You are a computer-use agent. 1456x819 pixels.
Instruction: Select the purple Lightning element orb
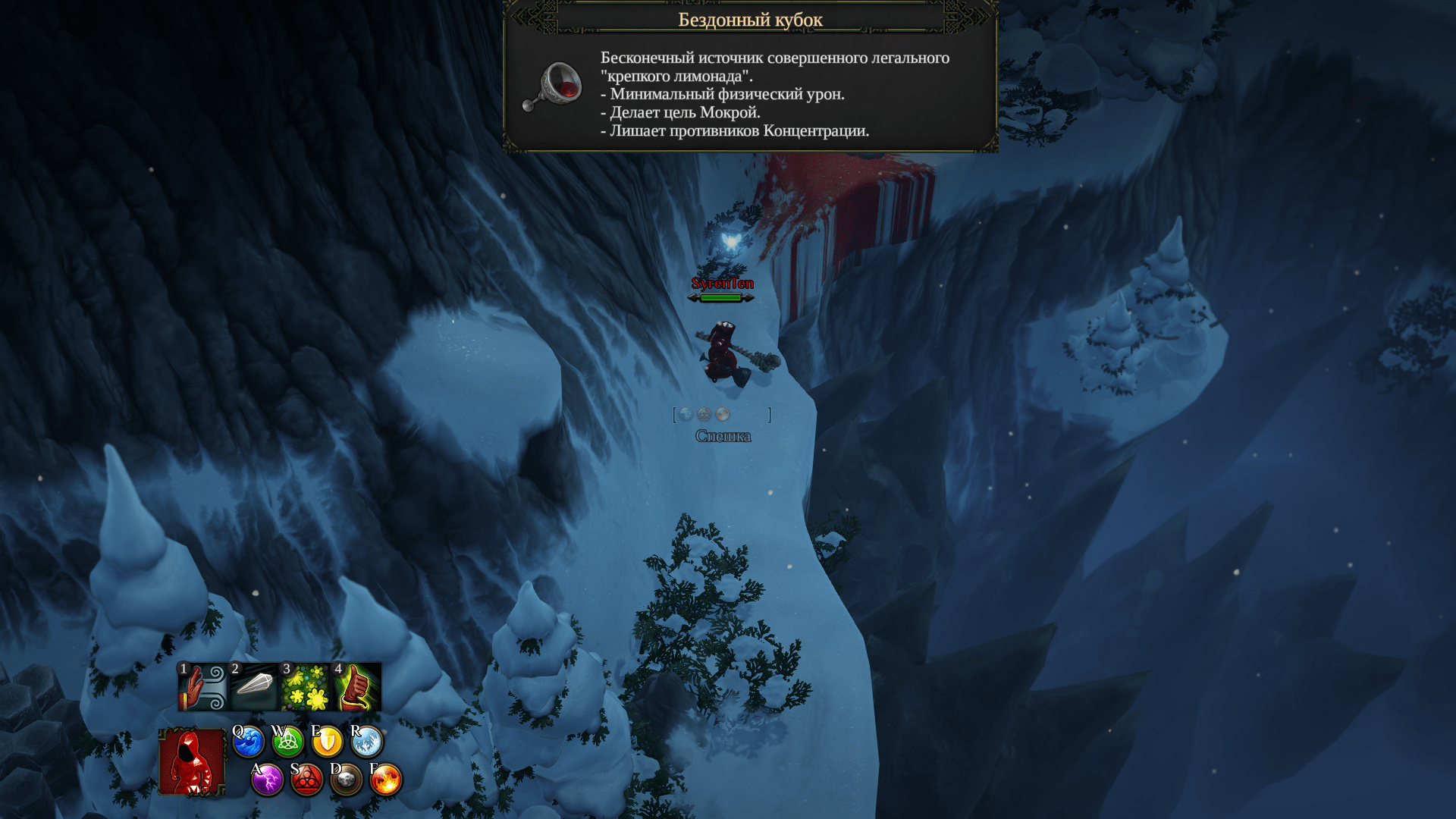(x=268, y=780)
